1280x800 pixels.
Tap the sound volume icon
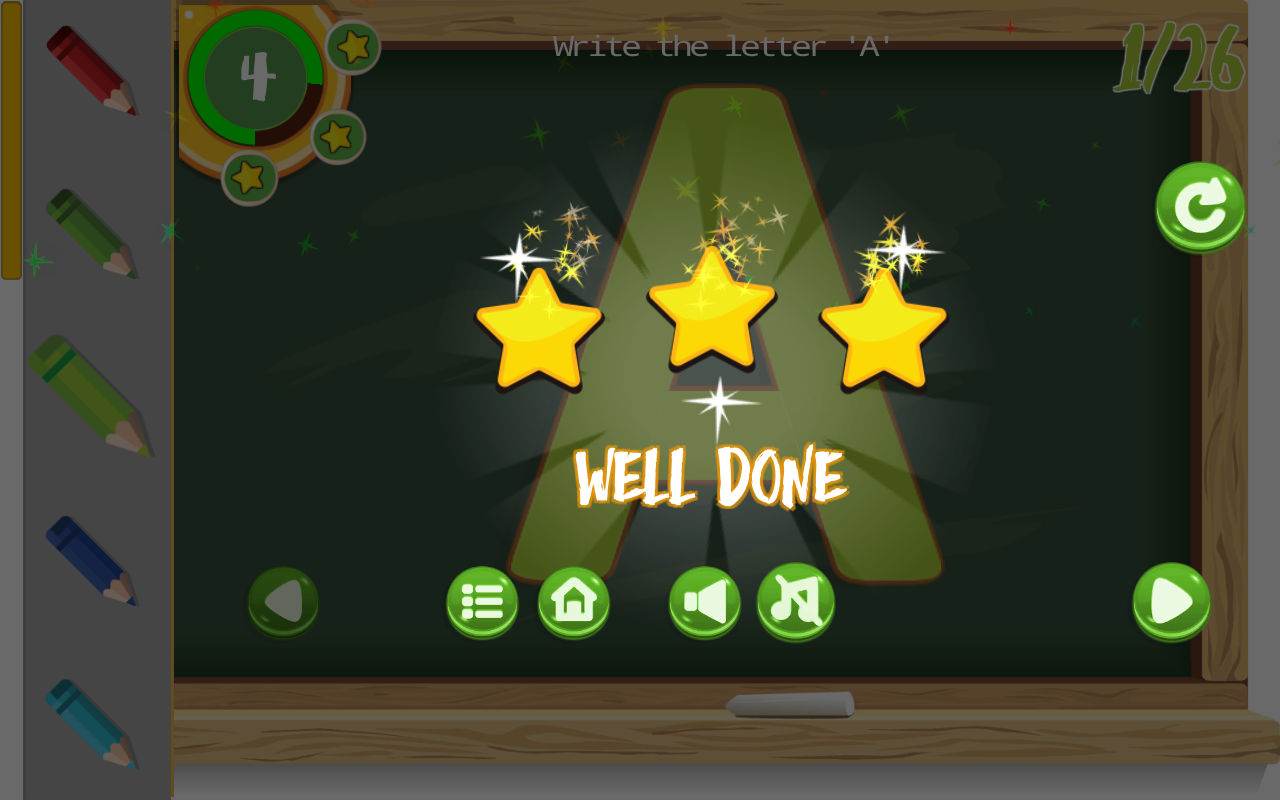tap(705, 601)
